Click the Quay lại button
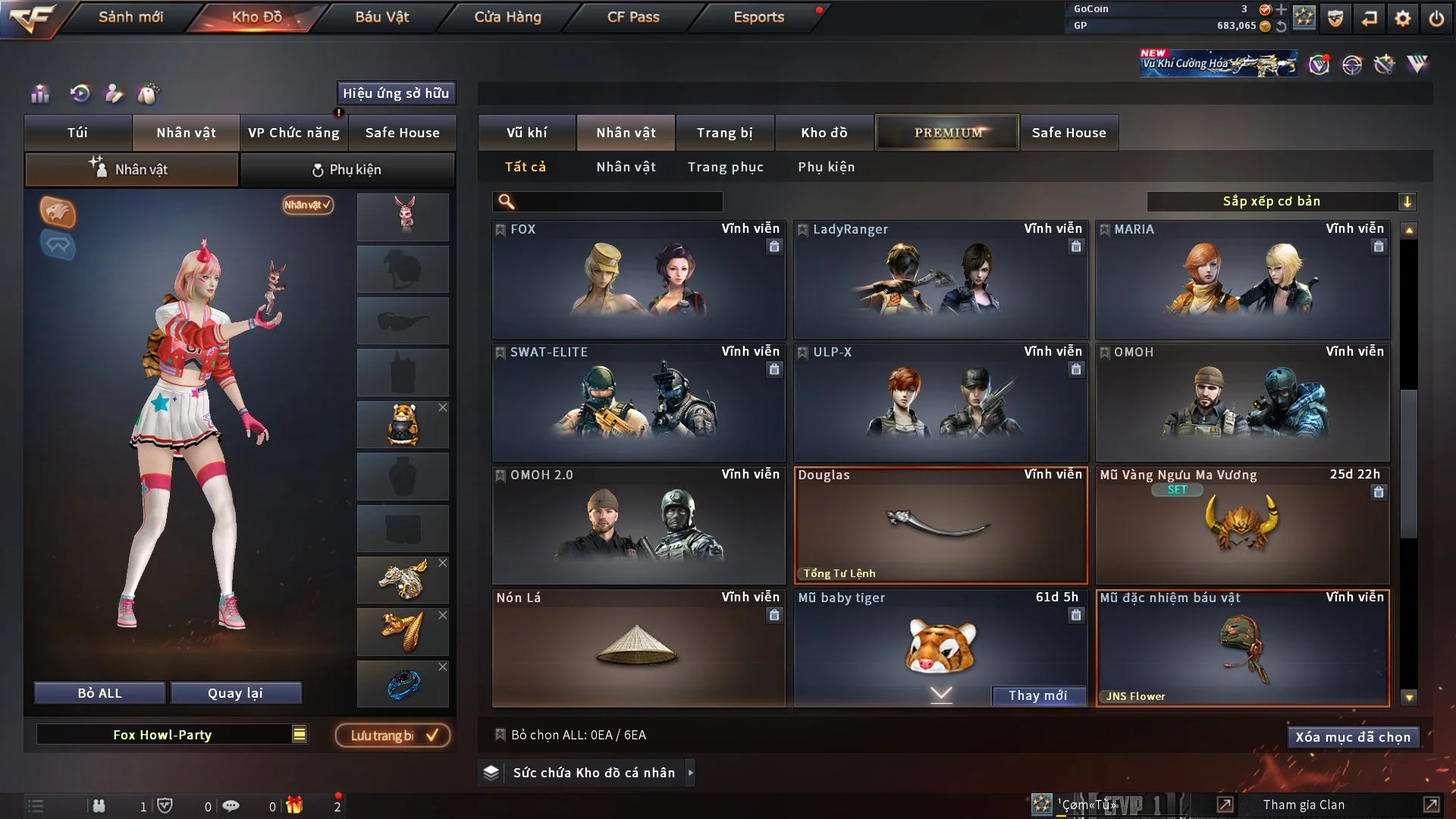Screen dimensions: 1456x819 click(x=235, y=693)
